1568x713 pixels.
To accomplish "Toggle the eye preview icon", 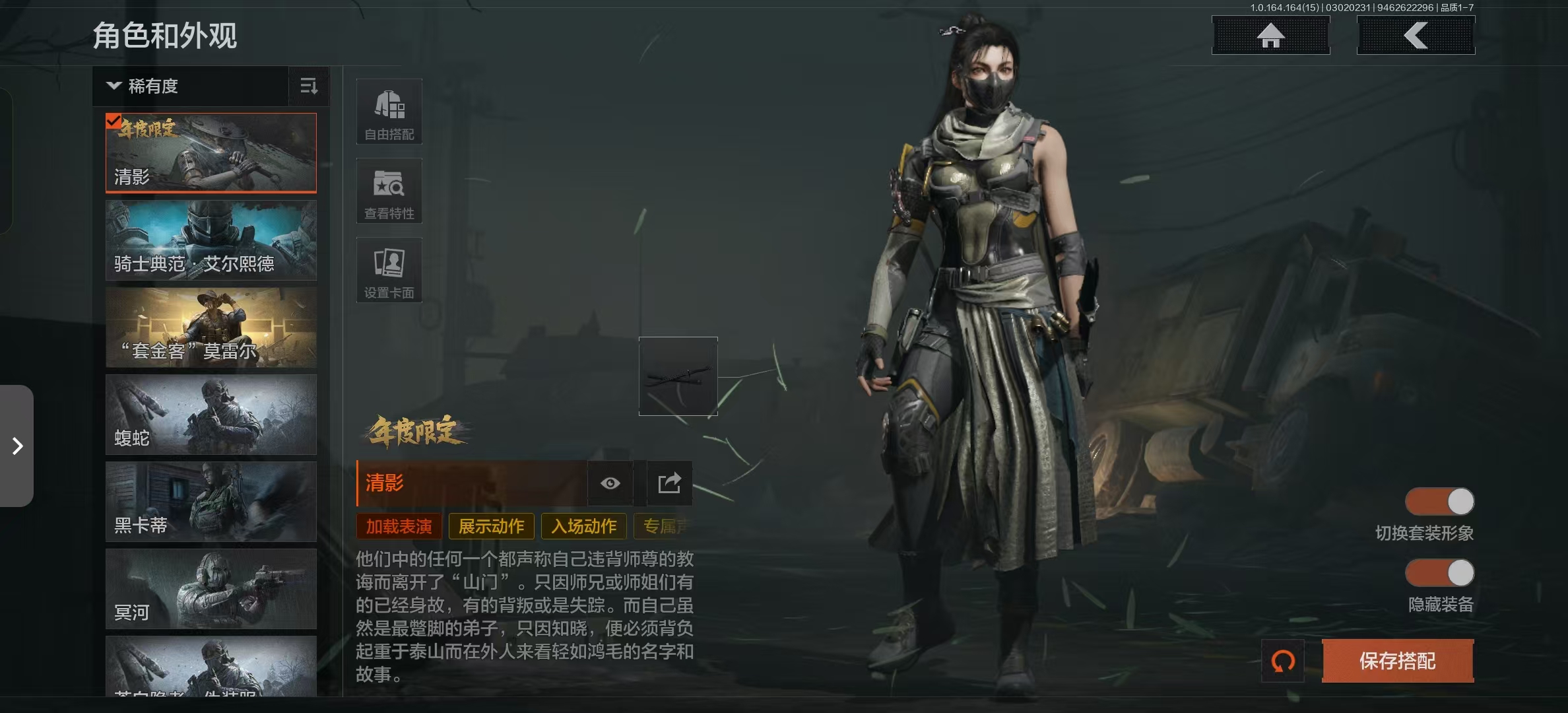I will (610, 483).
